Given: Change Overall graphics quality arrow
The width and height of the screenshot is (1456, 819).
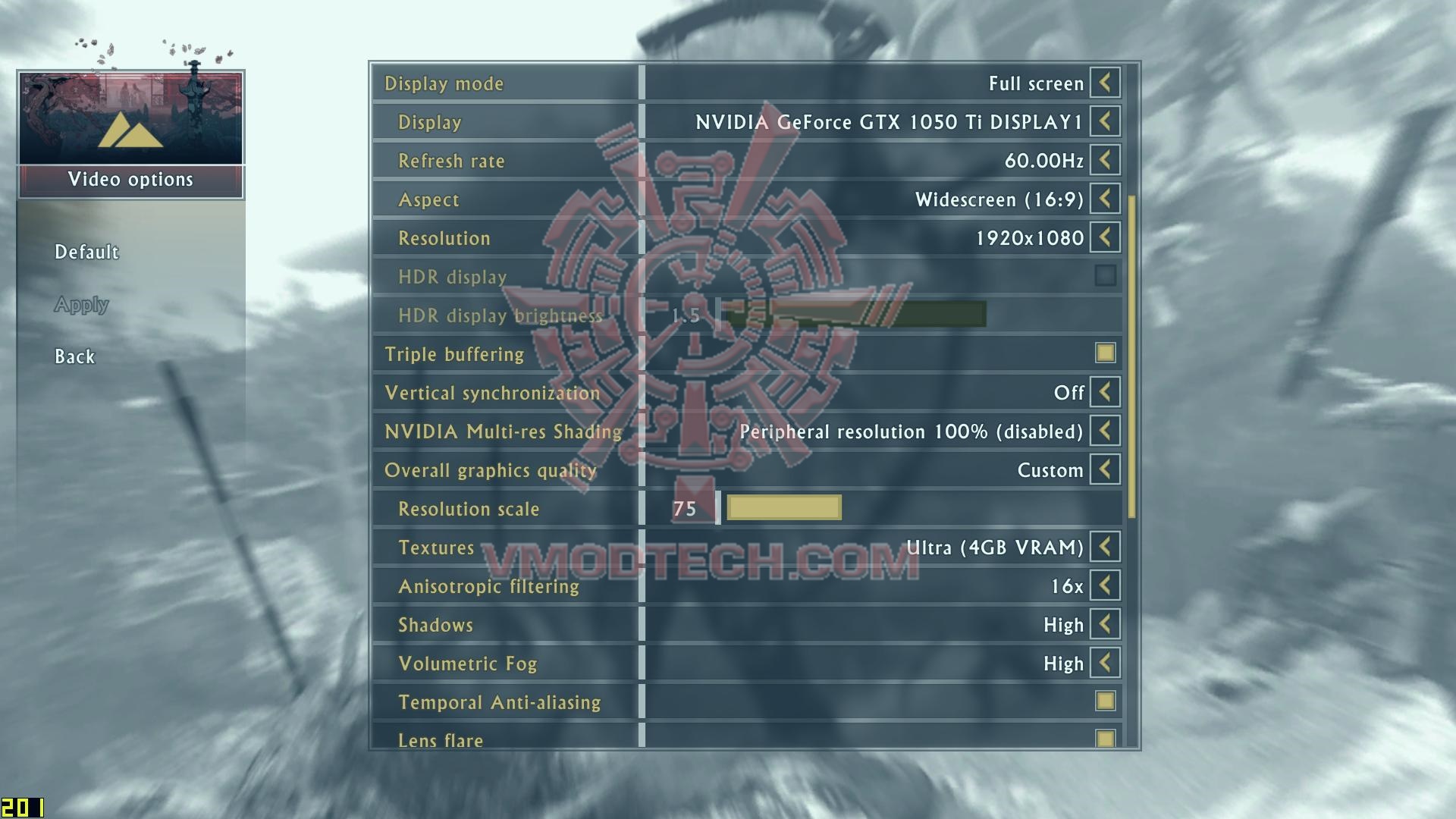Looking at the screenshot, I should pos(1105,469).
